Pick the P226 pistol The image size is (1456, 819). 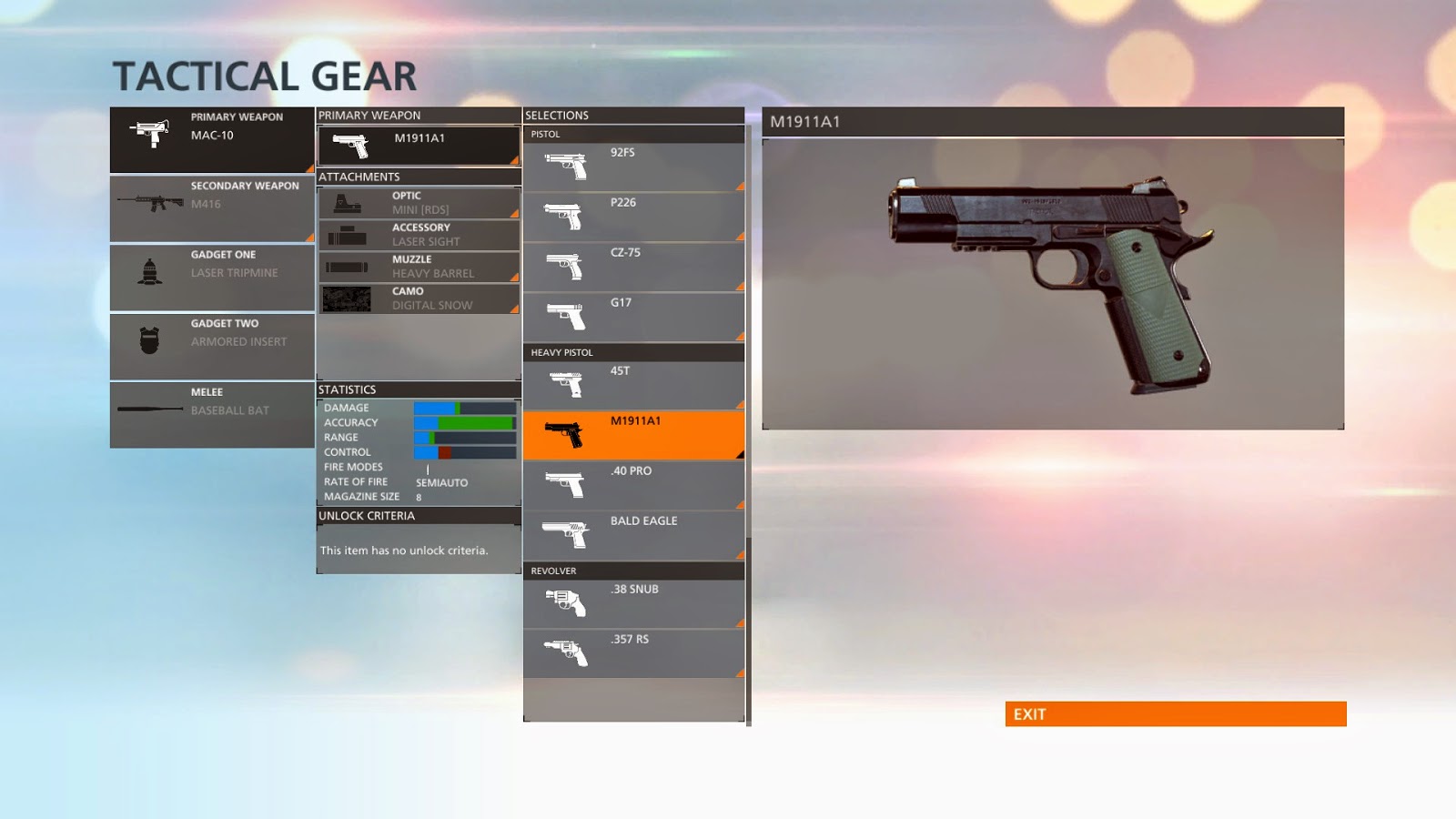pos(633,217)
